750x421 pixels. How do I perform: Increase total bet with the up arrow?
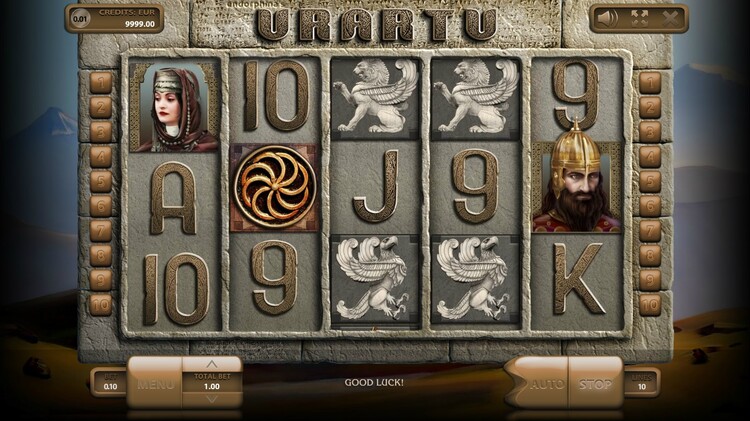(x=211, y=363)
